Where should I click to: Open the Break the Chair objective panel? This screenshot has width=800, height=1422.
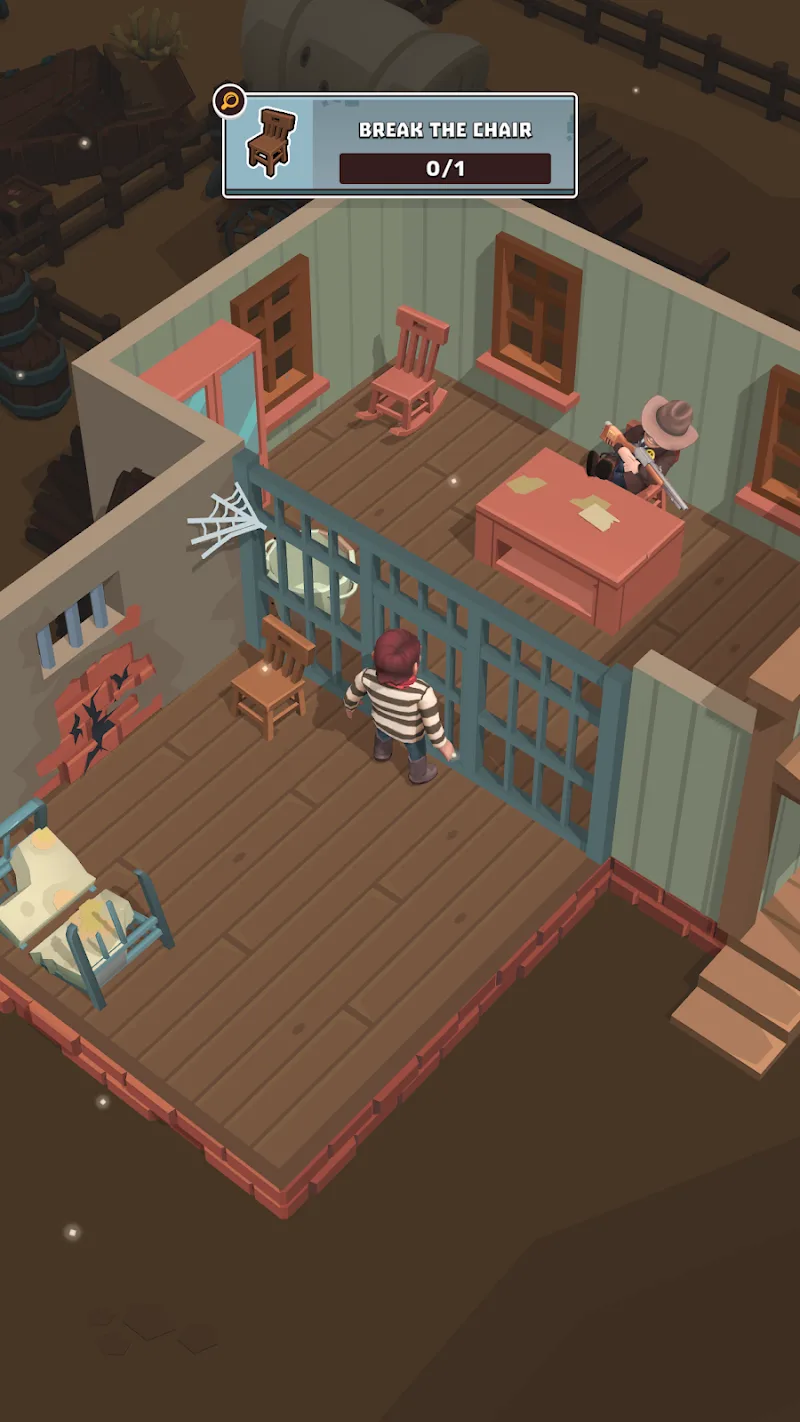pyautogui.click(x=400, y=146)
